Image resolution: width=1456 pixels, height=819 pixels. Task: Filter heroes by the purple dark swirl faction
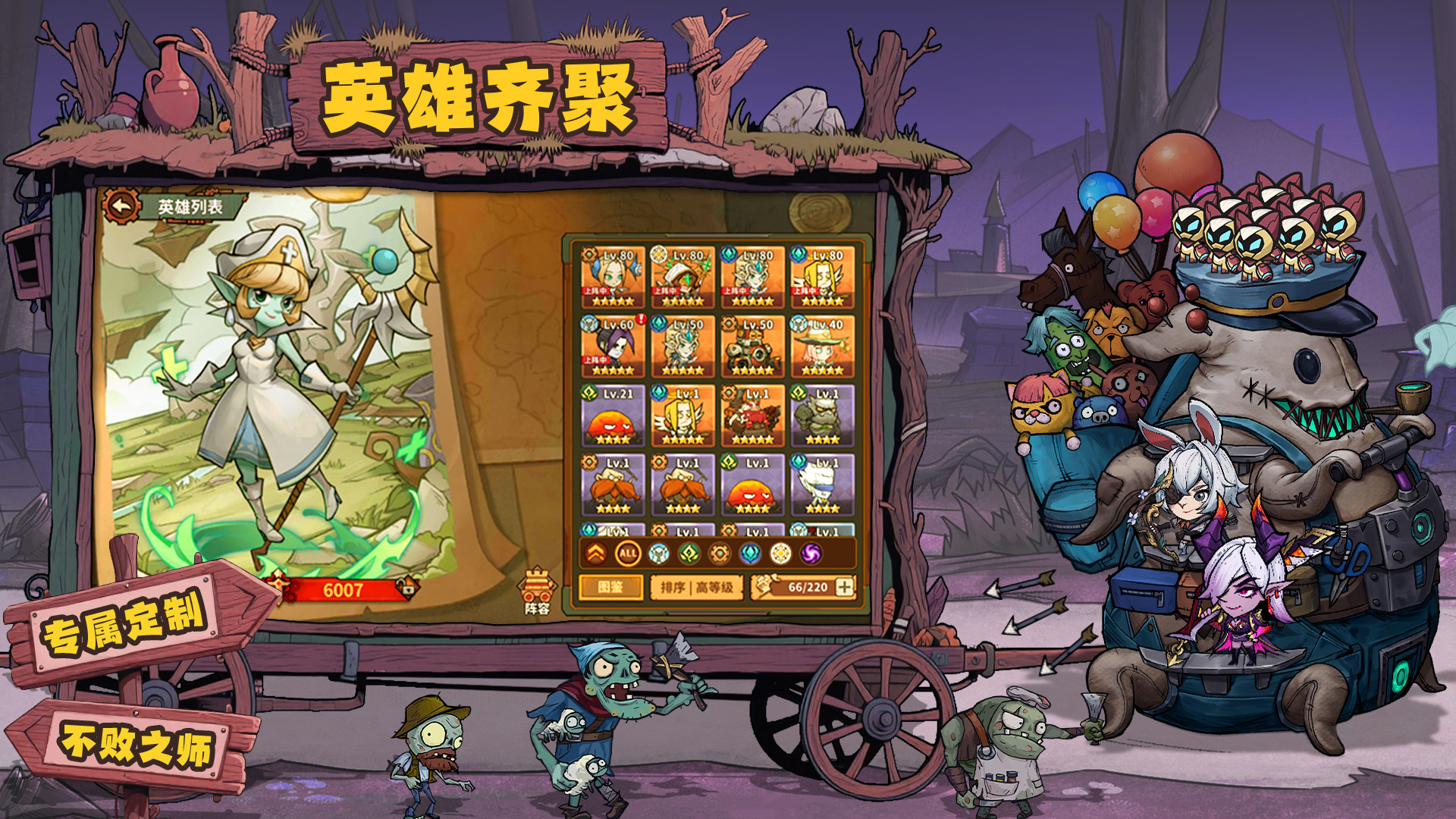[811, 552]
